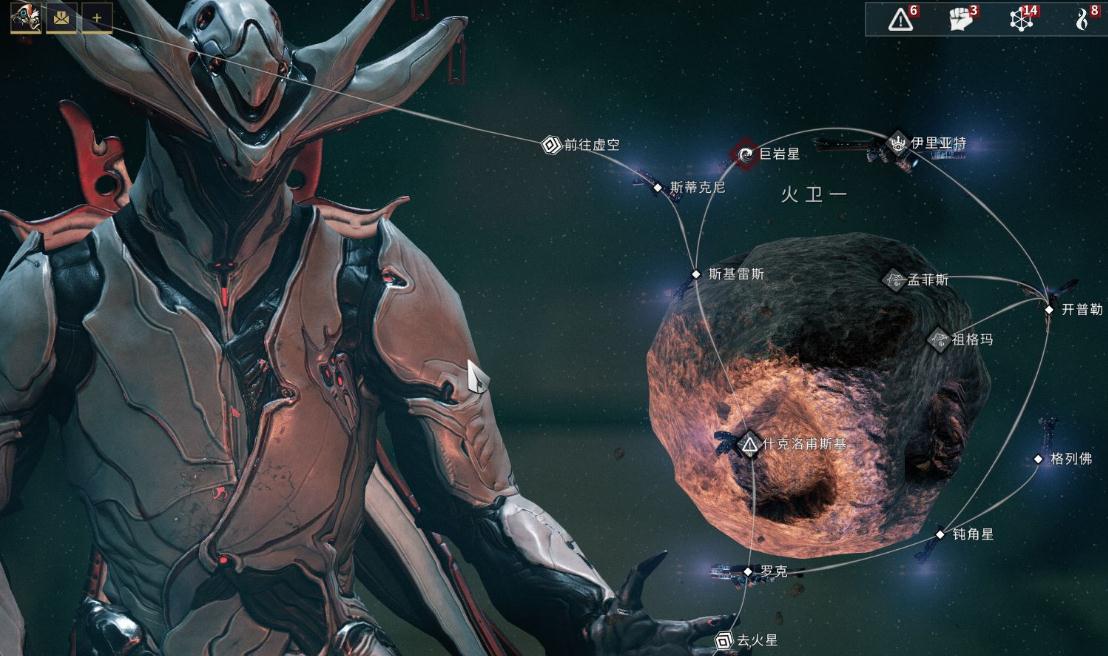Select the 斯基雷斯 mission node

(x=696, y=274)
